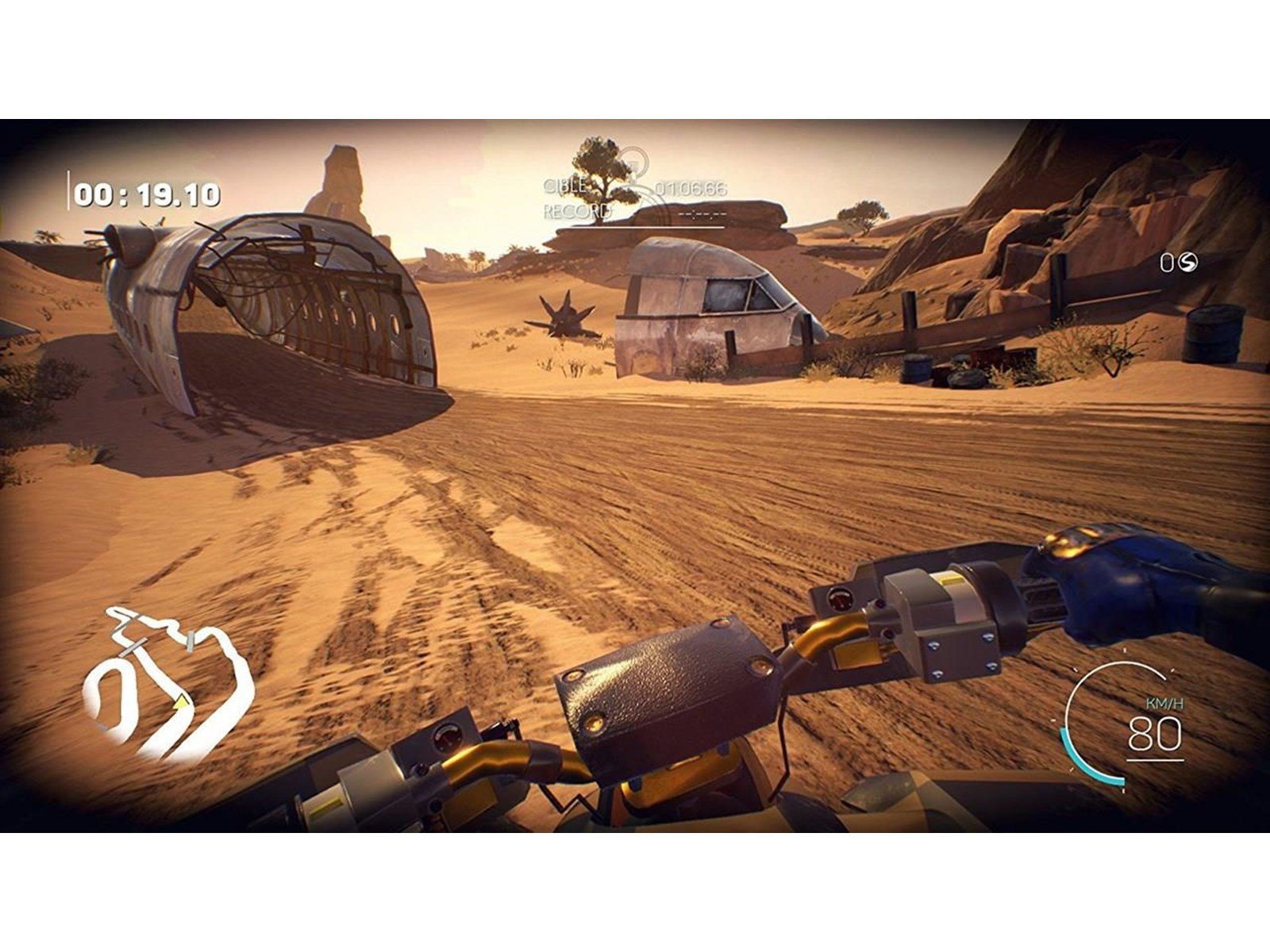Click the circular rewind icon near the cliff
1270x952 pixels.
tap(1187, 262)
